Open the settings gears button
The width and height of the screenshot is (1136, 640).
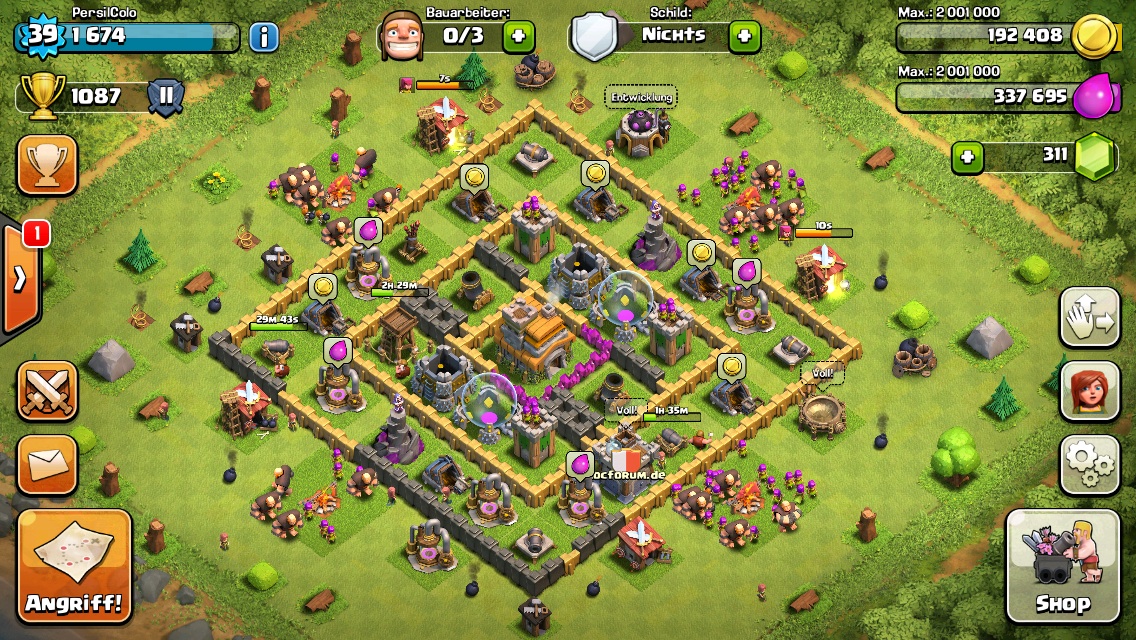[x=1089, y=464]
